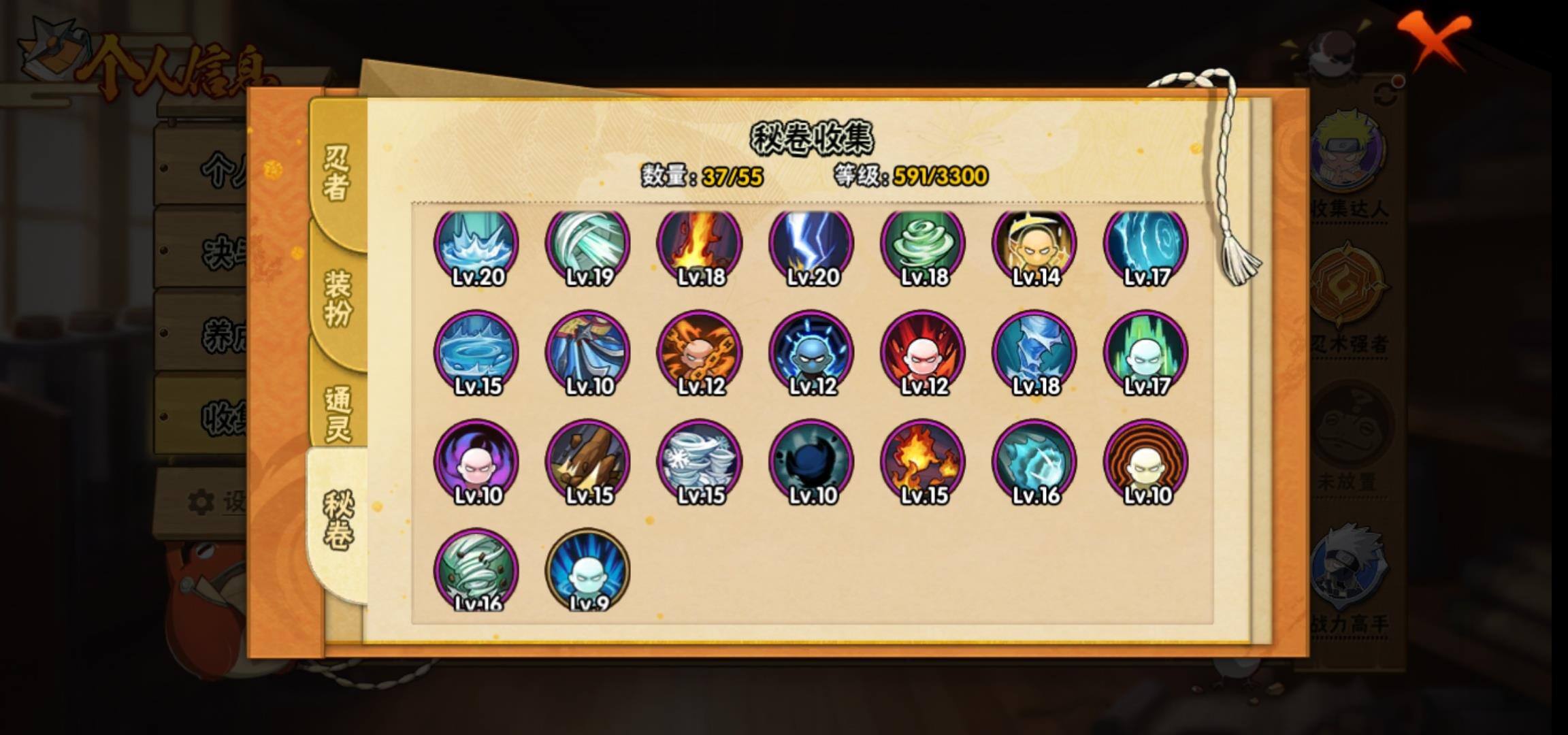Open the Lv.14 golden figure scroll

(x=1034, y=245)
